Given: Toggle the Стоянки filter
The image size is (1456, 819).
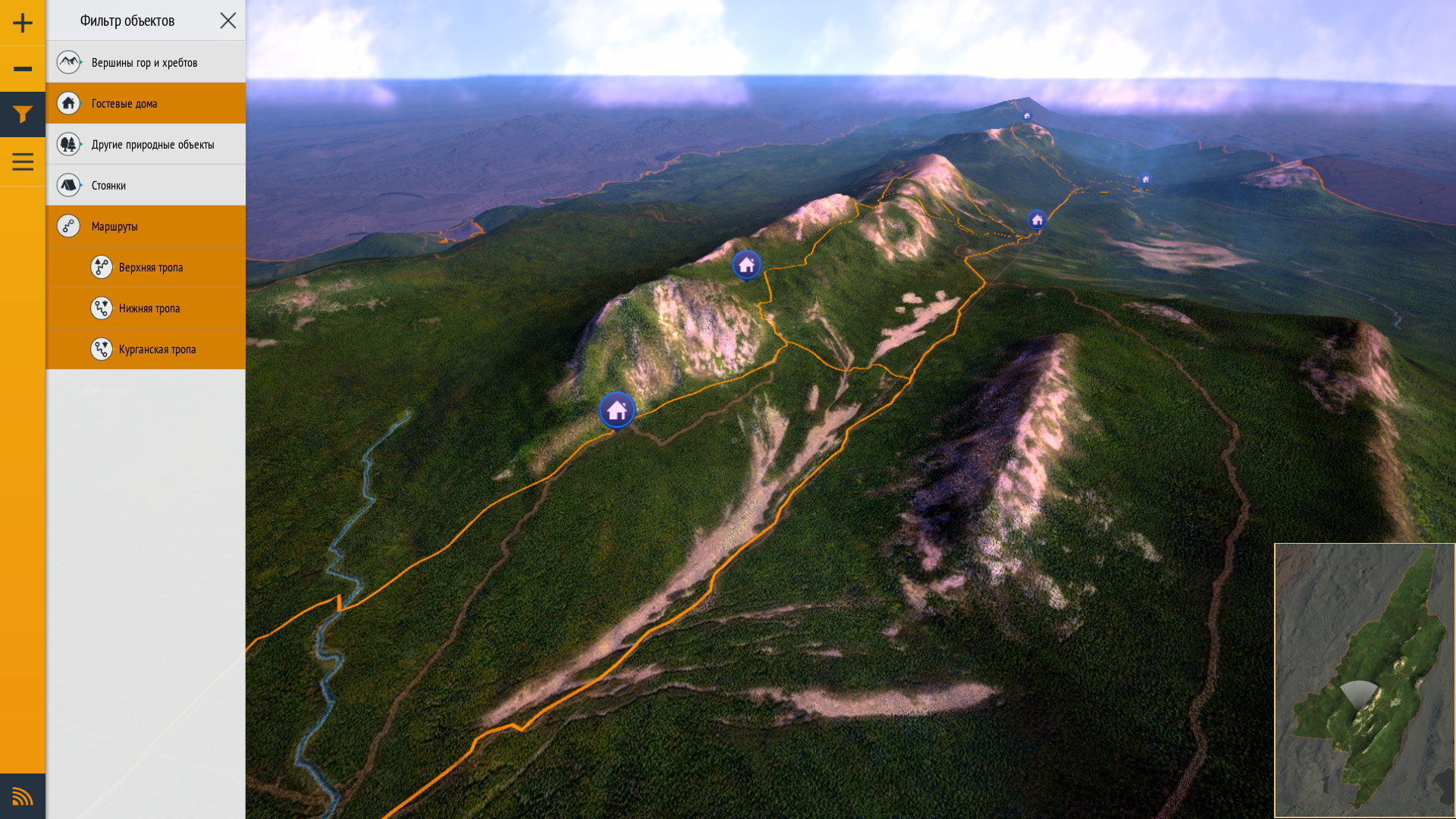Looking at the screenshot, I should pyautogui.click(x=146, y=185).
